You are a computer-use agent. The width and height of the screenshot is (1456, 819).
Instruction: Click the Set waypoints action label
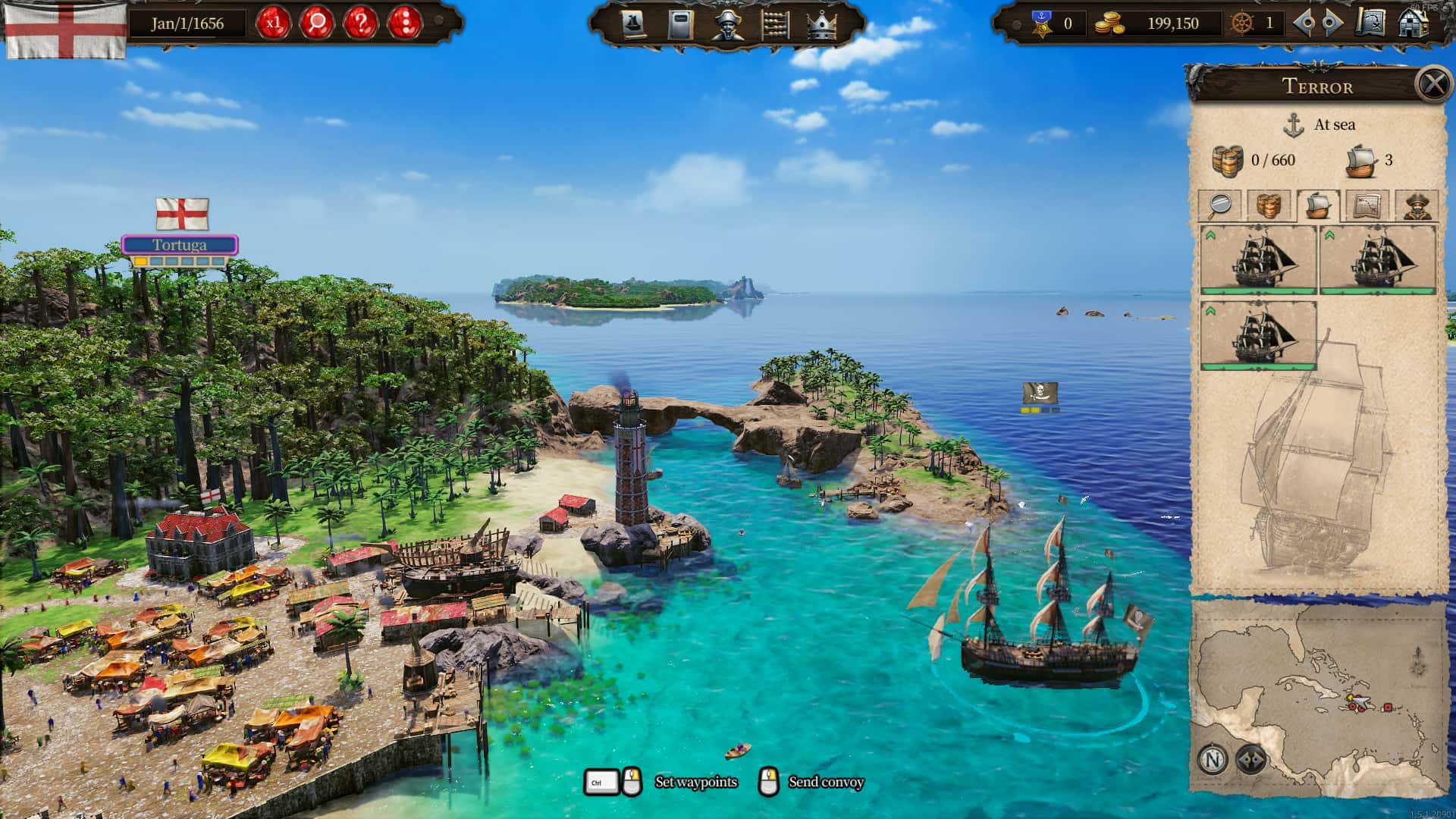pyautogui.click(x=695, y=781)
